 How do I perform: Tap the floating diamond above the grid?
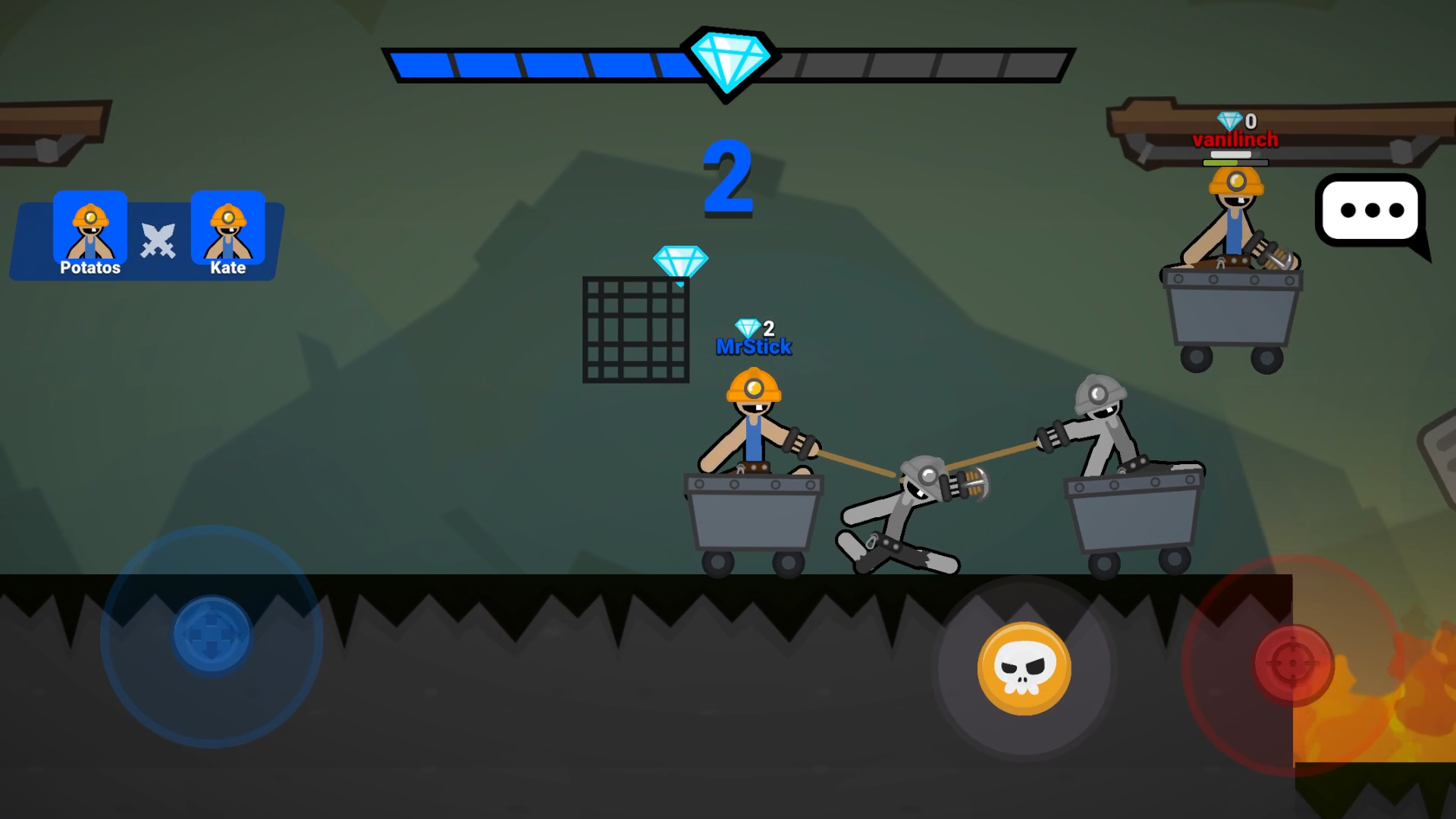tap(681, 259)
